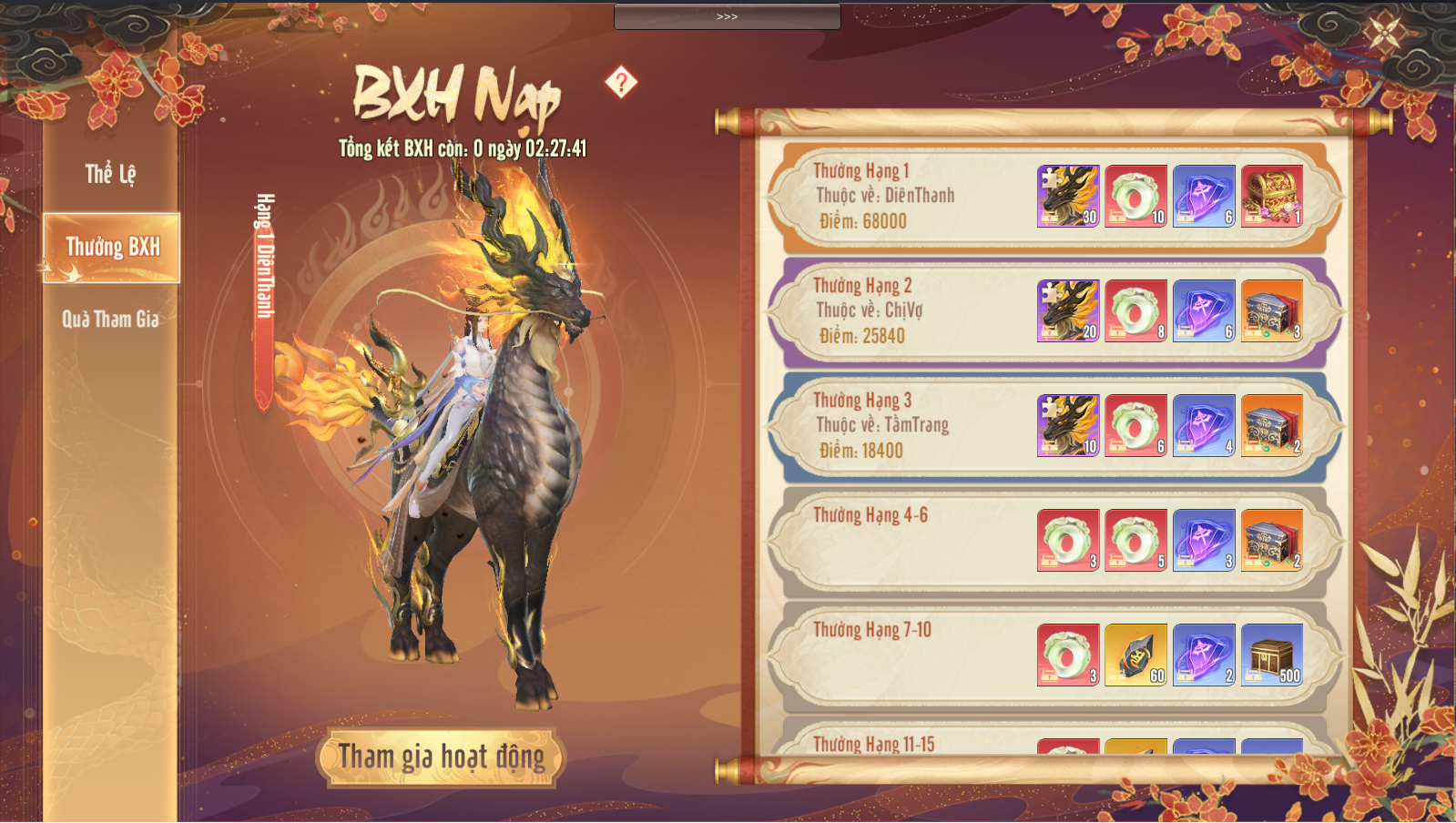The image size is (1456, 823).
Task: Click the Tham gia hoạt động button
Action: click(x=442, y=757)
